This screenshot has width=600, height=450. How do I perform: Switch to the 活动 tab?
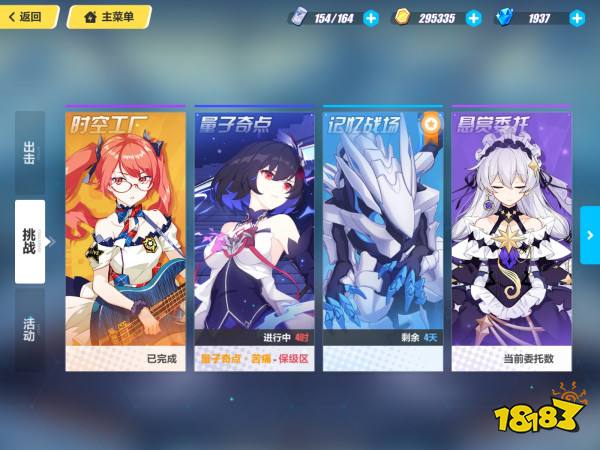pos(30,328)
